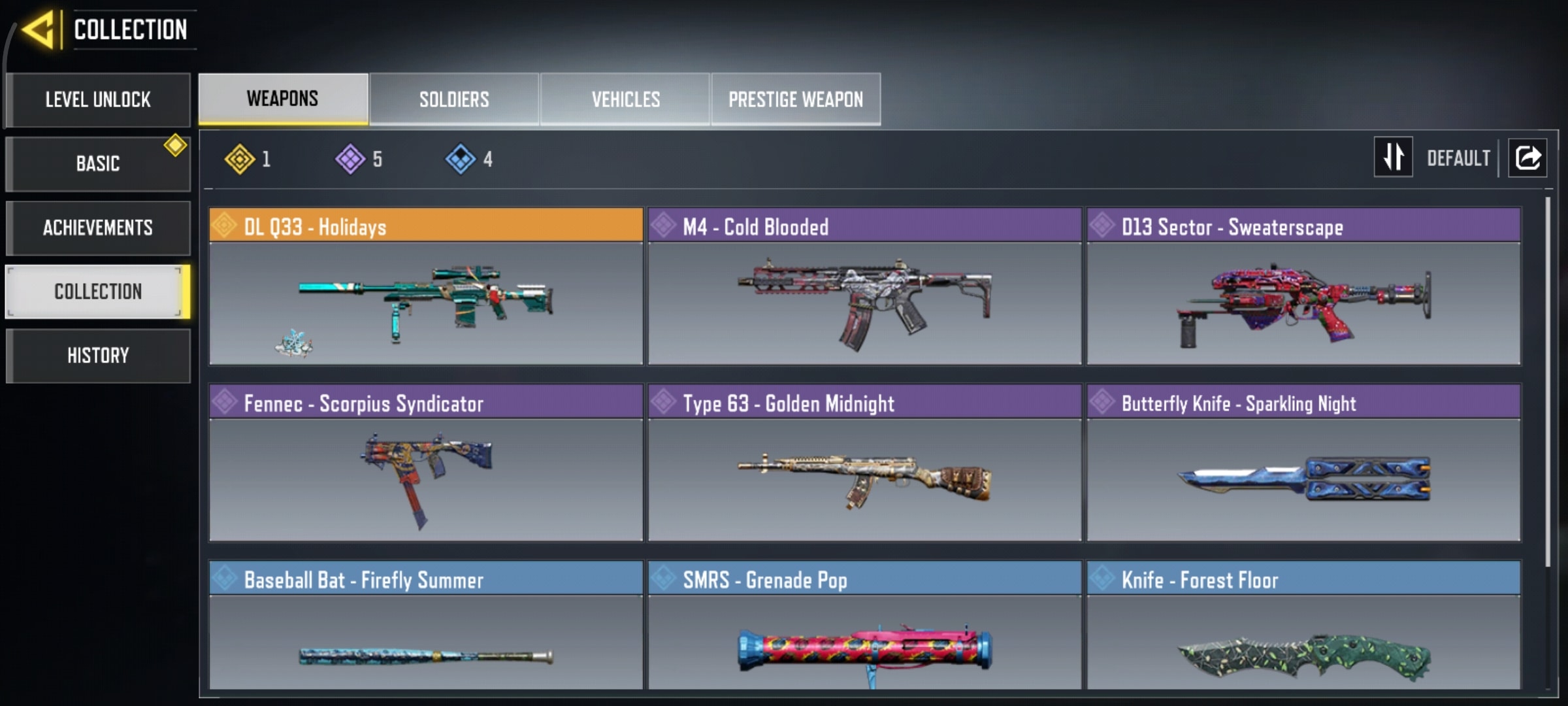1568x706 pixels.
Task: Switch to the Vehicles tab
Action: [625, 99]
